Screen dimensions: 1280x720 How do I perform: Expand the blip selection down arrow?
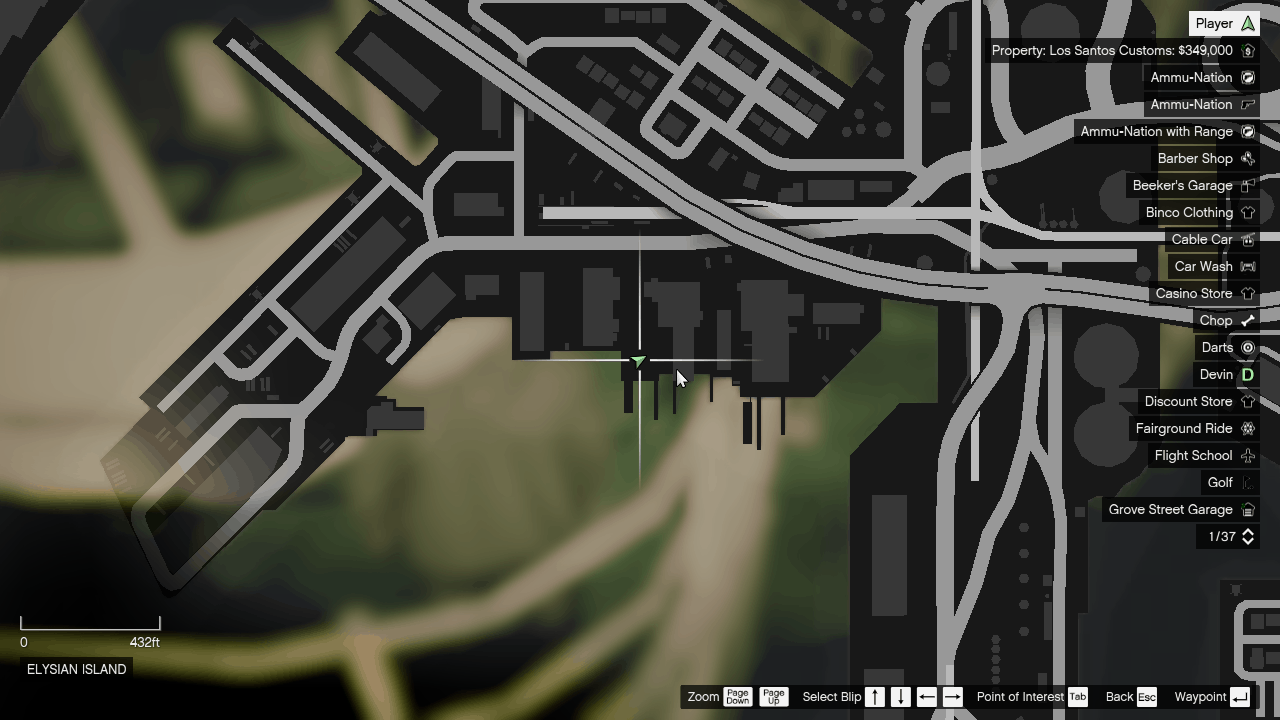click(x=900, y=697)
